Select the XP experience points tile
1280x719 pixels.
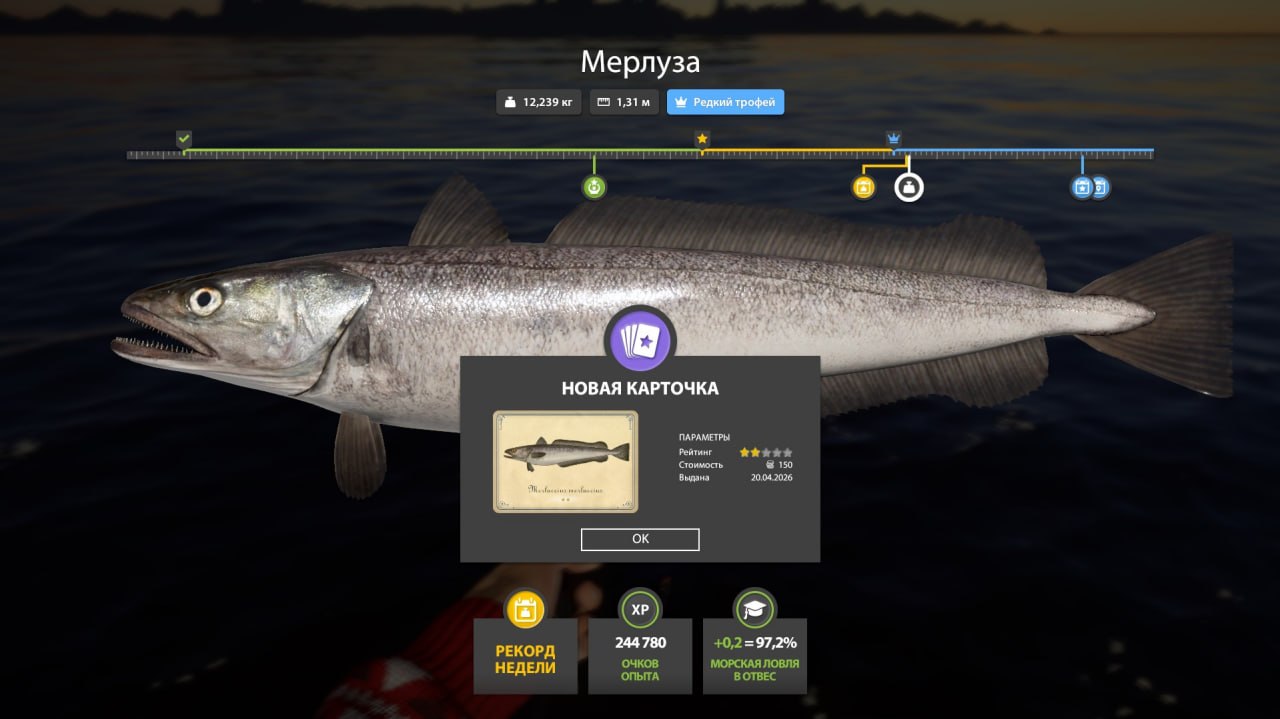(640, 655)
